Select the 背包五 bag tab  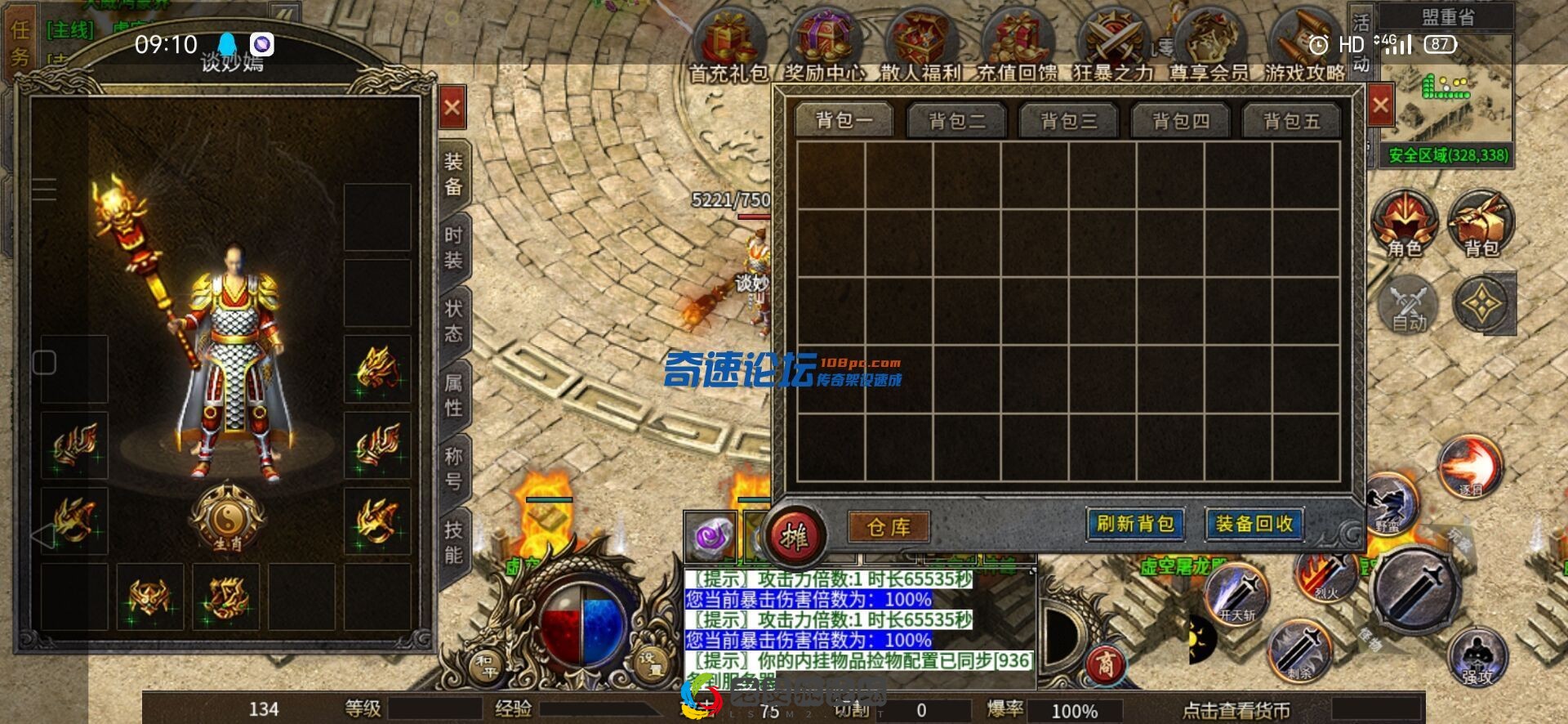point(1291,122)
